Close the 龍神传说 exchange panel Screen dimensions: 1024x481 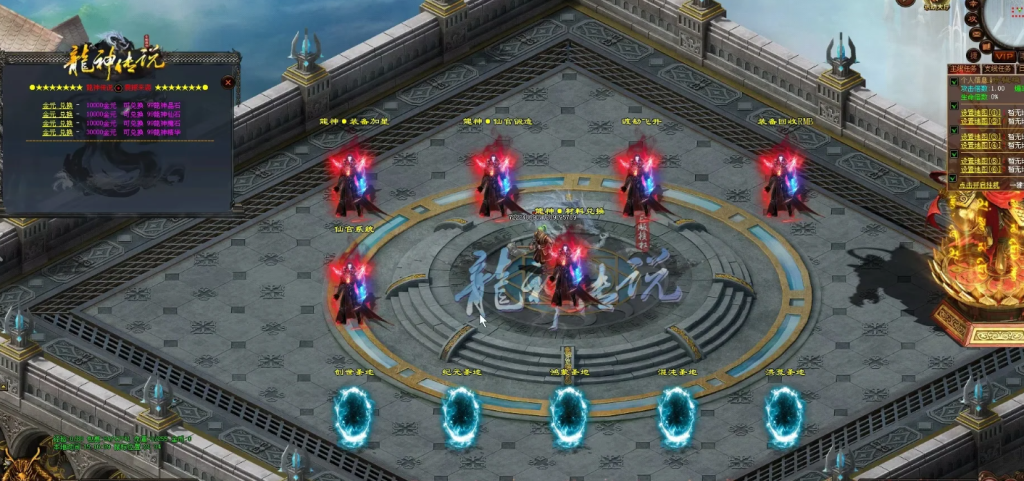pos(228,83)
